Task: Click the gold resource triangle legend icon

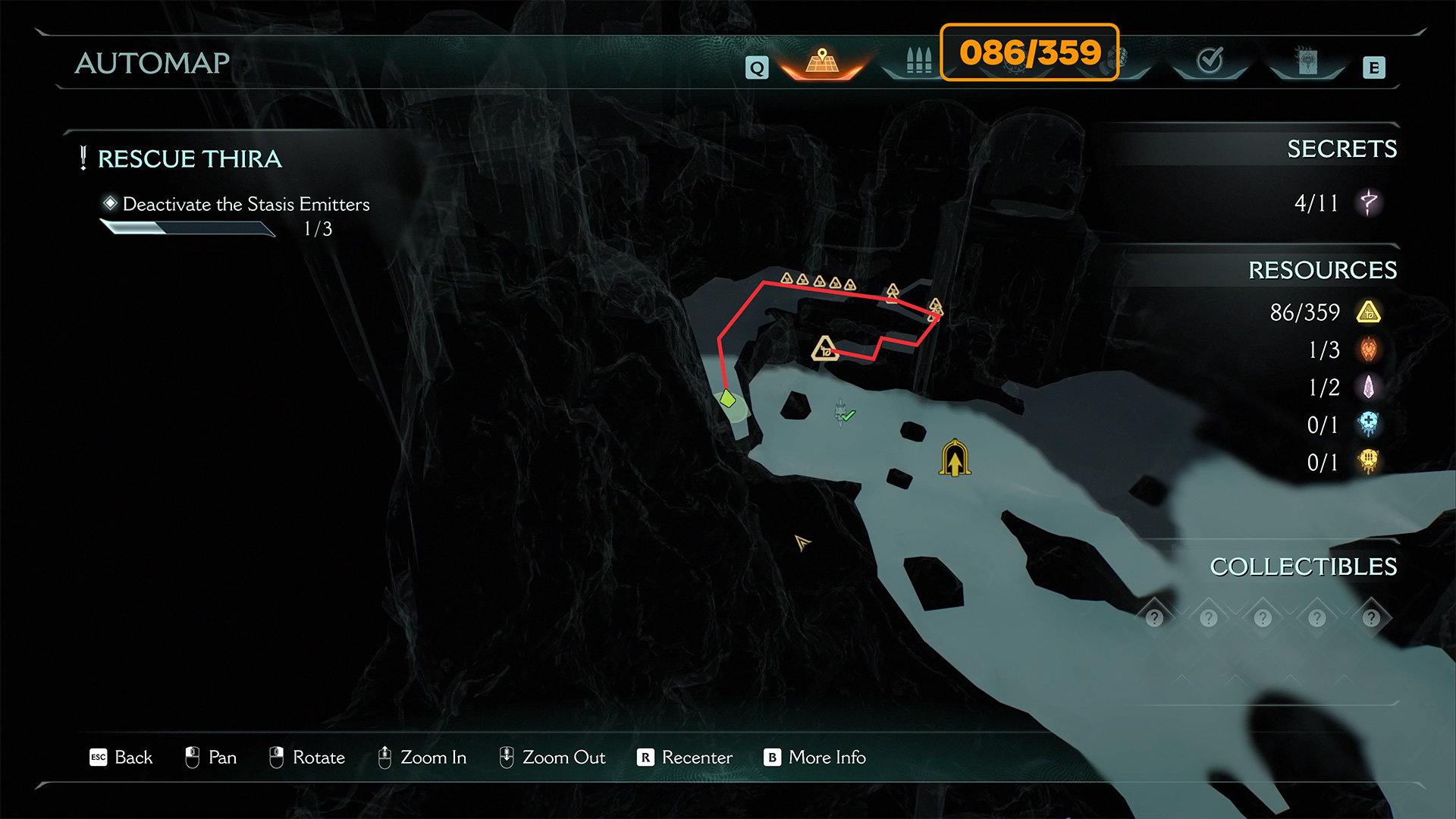Action: (x=1369, y=312)
